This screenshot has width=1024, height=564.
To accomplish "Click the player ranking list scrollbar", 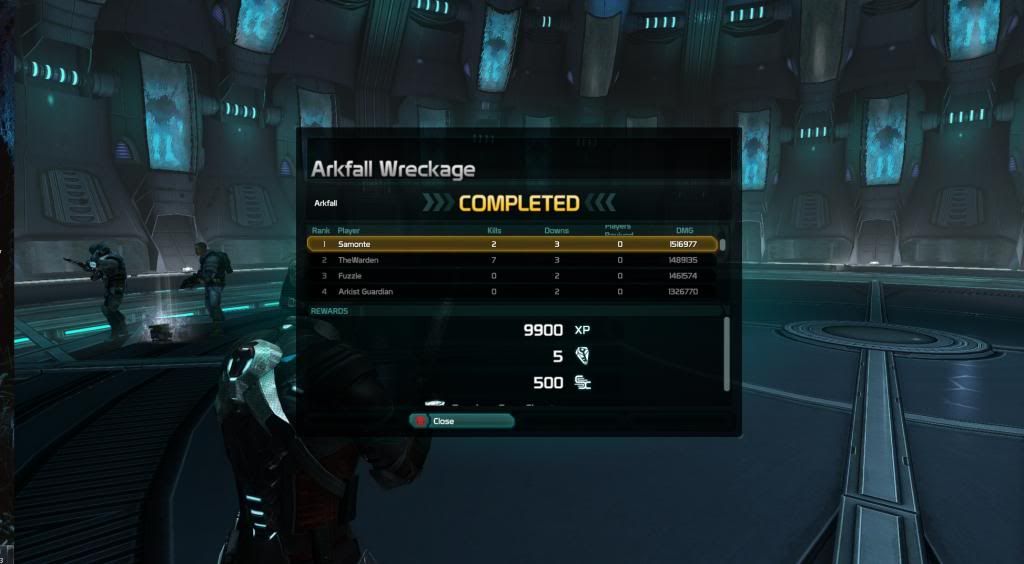I will 723,245.
